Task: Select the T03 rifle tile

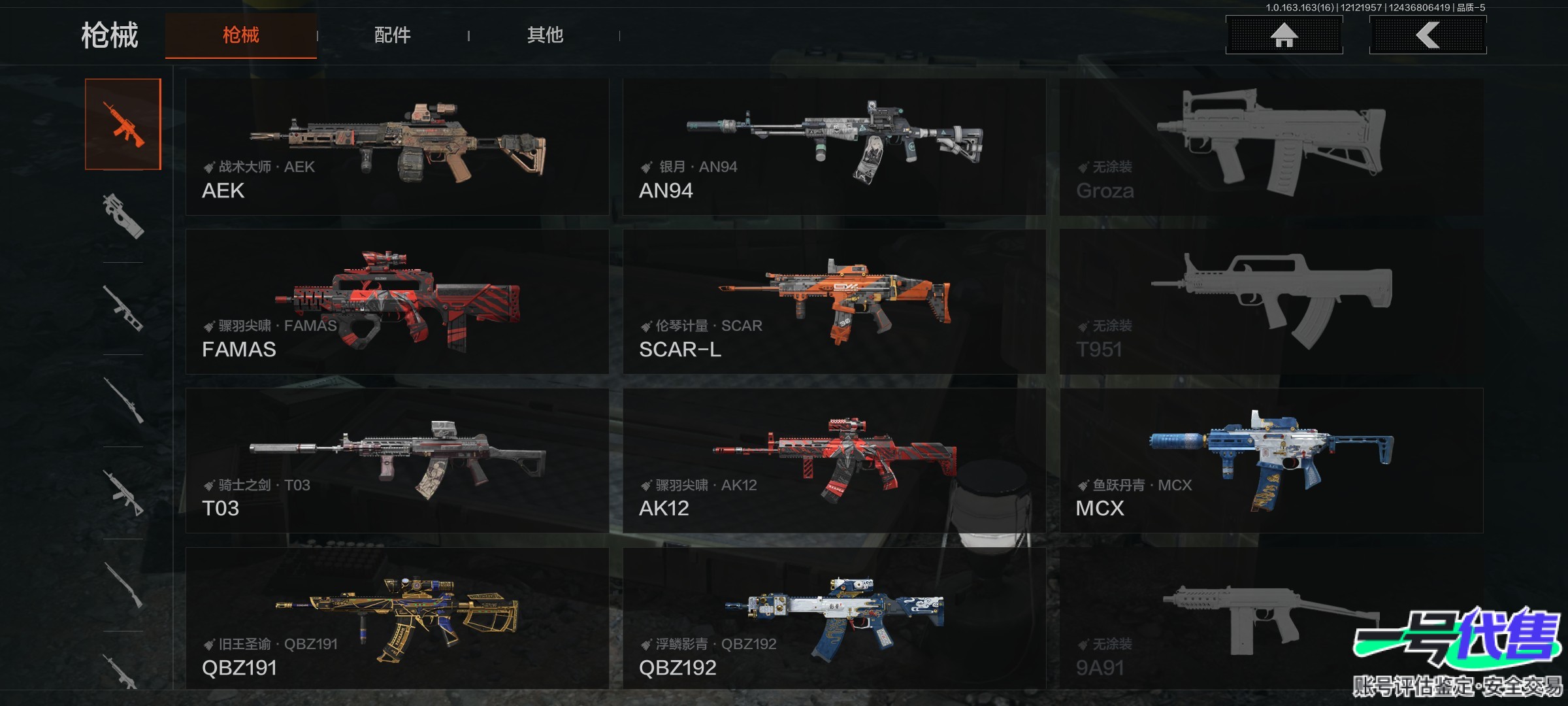Action: coord(397,460)
